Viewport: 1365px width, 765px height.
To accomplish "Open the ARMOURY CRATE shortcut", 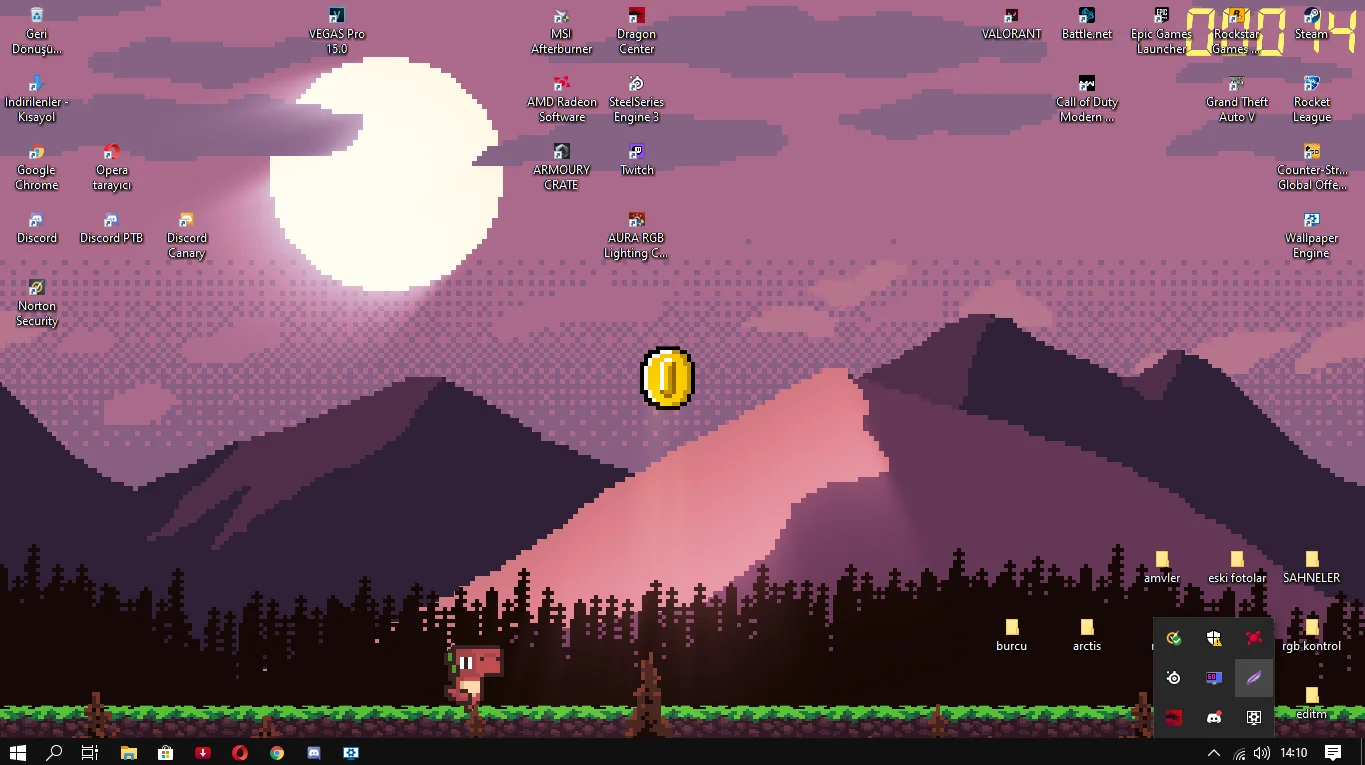I will click(x=561, y=158).
